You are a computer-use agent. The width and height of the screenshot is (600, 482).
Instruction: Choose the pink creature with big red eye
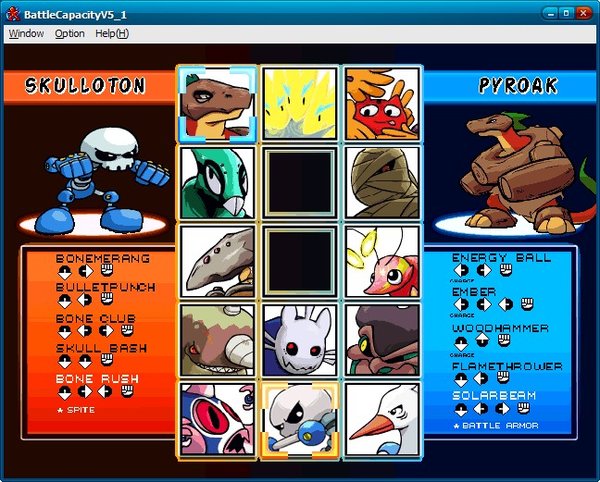pyautogui.click(x=218, y=418)
